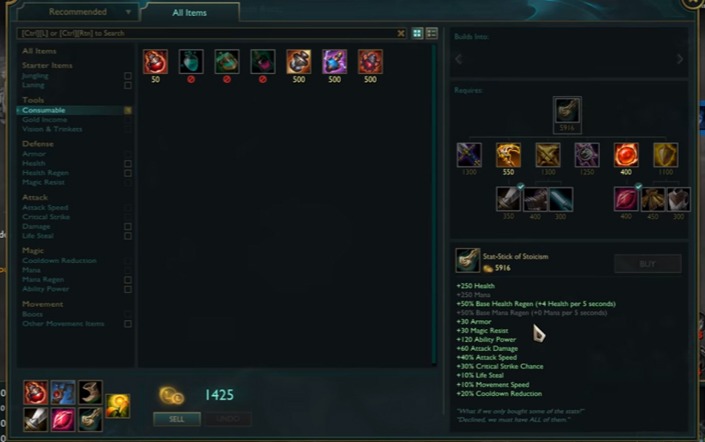705x442 pixels.
Task: Click the BUY button for Stat-Stick of Stoicism
Action: point(646,264)
